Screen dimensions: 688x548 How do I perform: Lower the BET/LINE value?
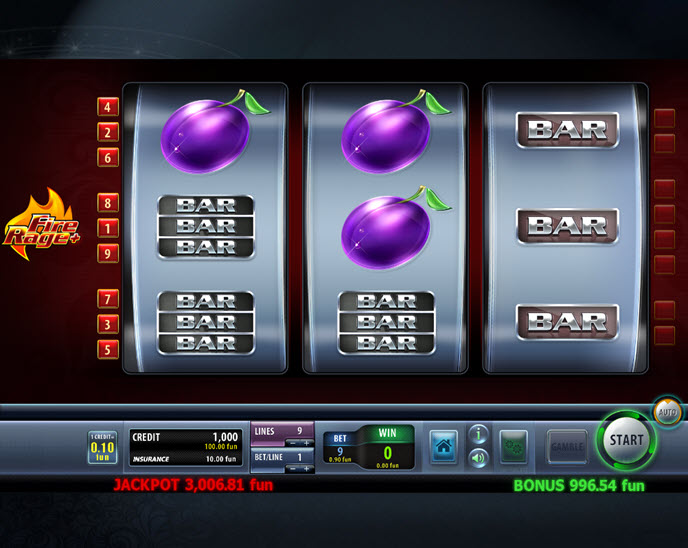[x=292, y=468]
